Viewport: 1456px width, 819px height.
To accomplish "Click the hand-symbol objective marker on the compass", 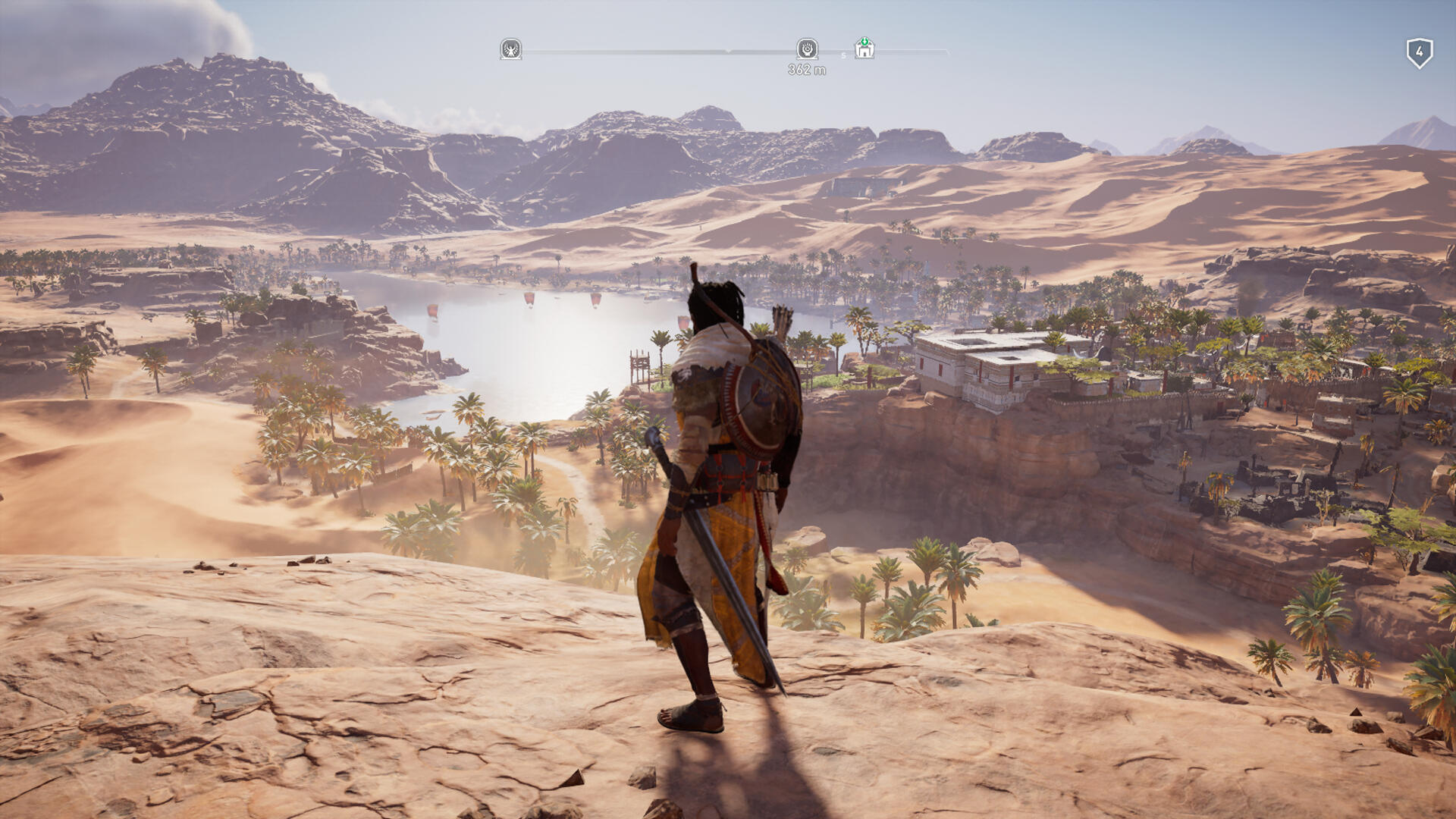I will tap(807, 49).
